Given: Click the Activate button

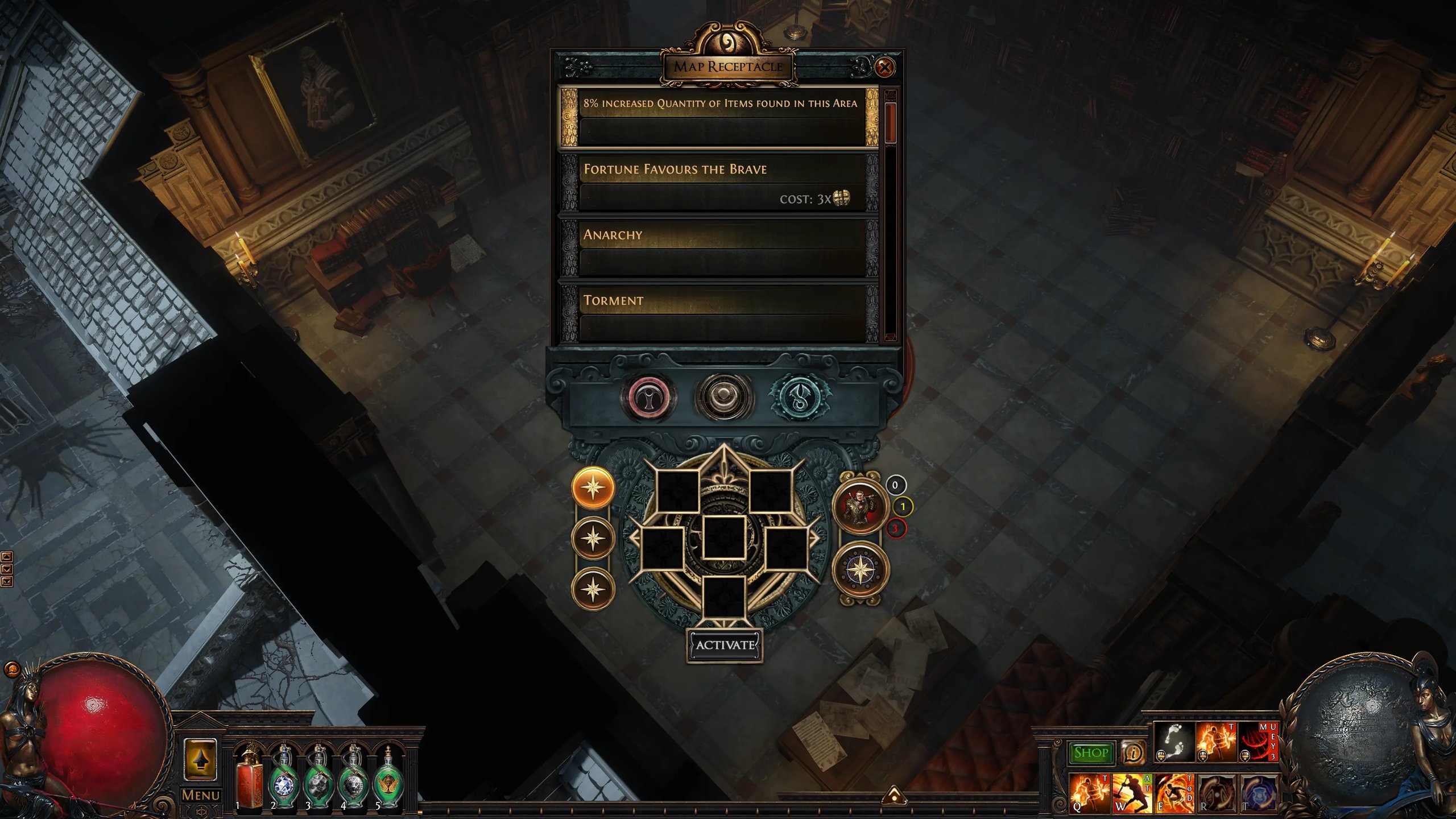Looking at the screenshot, I should [x=725, y=645].
